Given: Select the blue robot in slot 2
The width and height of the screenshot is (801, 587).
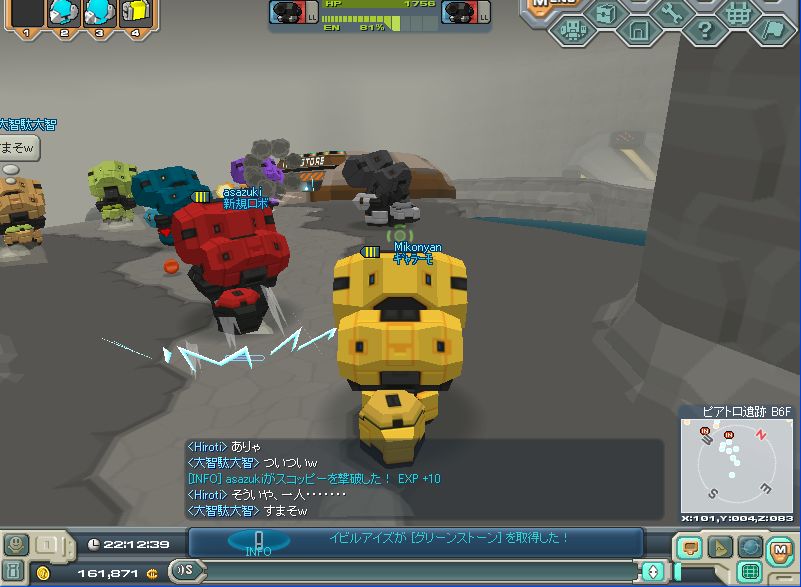Looking at the screenshot, I should [62, 13].
